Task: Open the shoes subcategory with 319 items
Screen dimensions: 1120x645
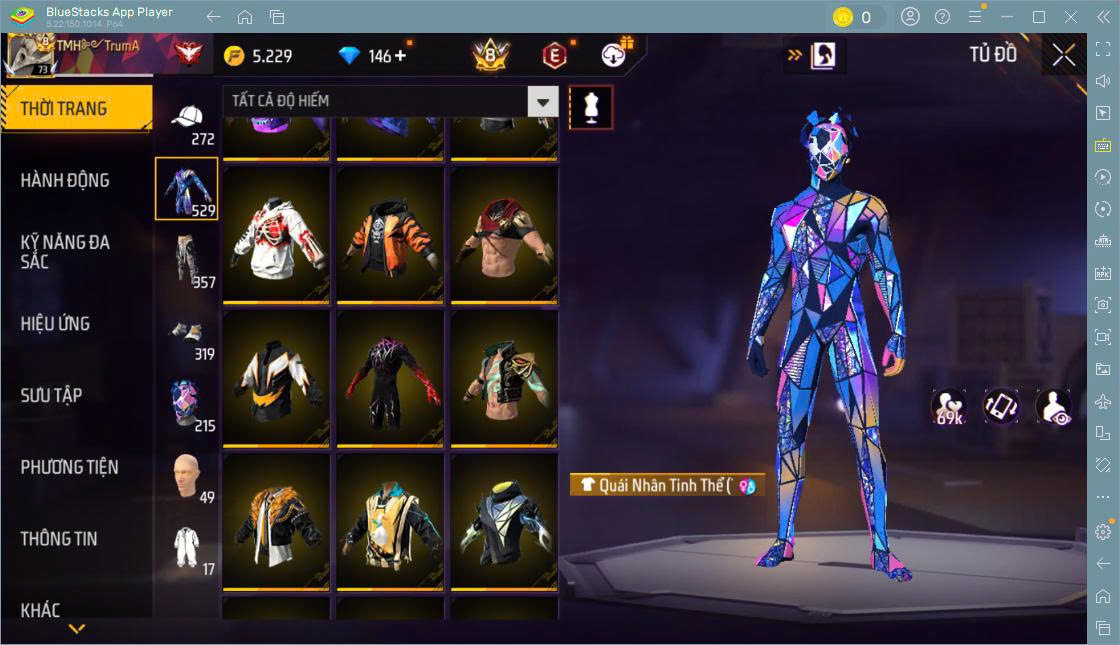Action: click(187, 335)
